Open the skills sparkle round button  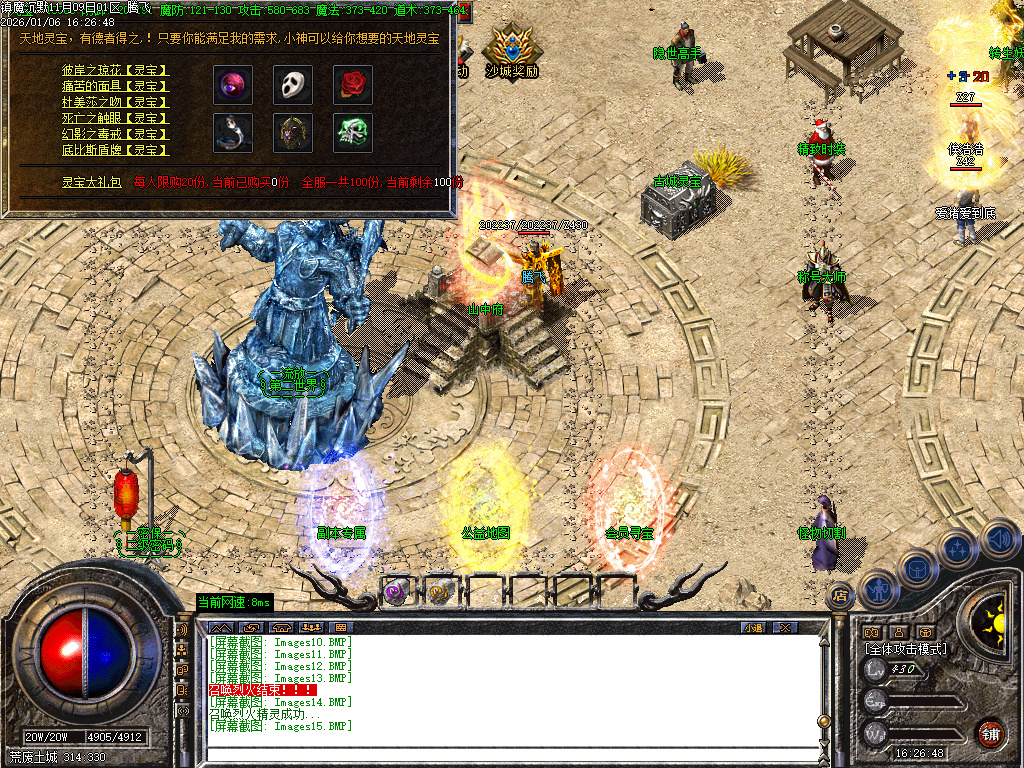959,548
